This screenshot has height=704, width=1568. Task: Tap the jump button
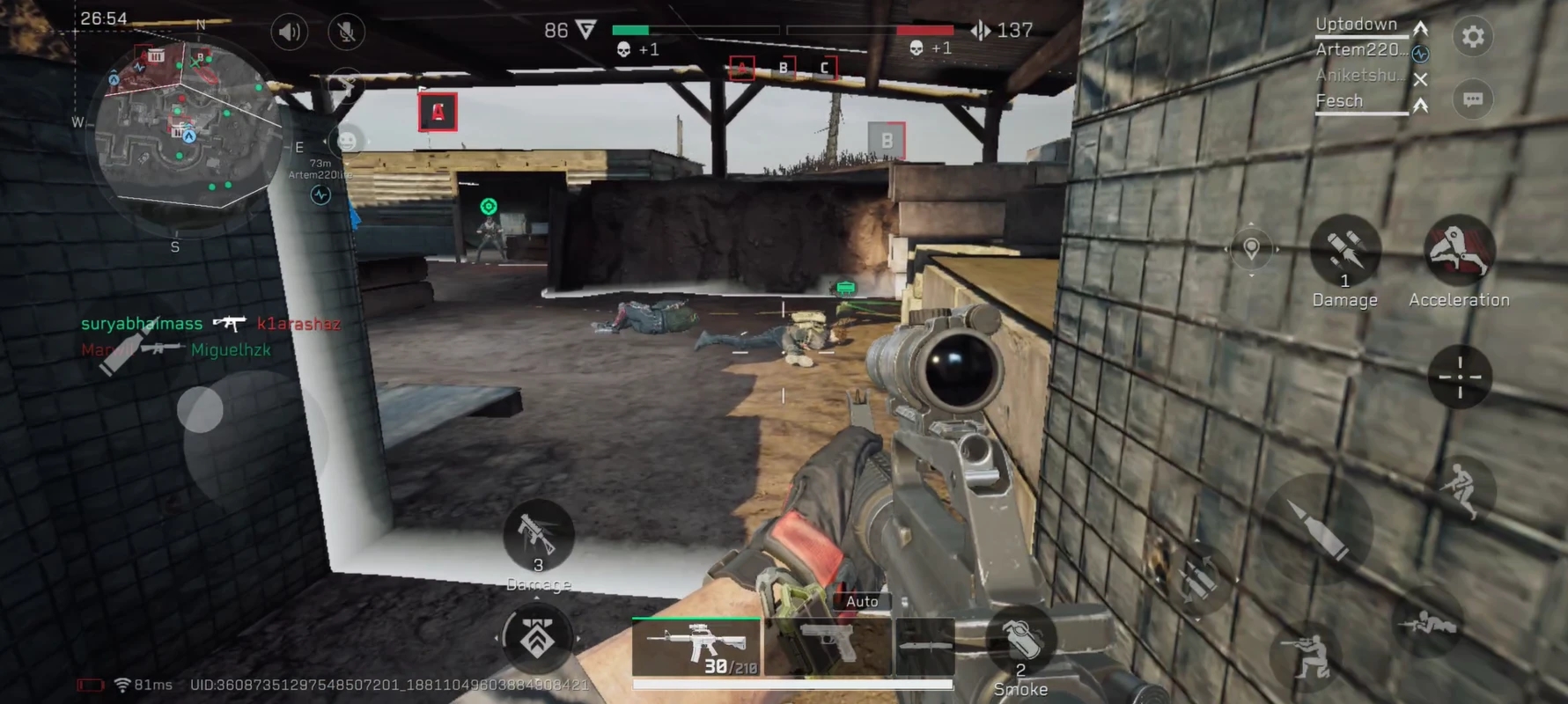[x=1460, y=488]
